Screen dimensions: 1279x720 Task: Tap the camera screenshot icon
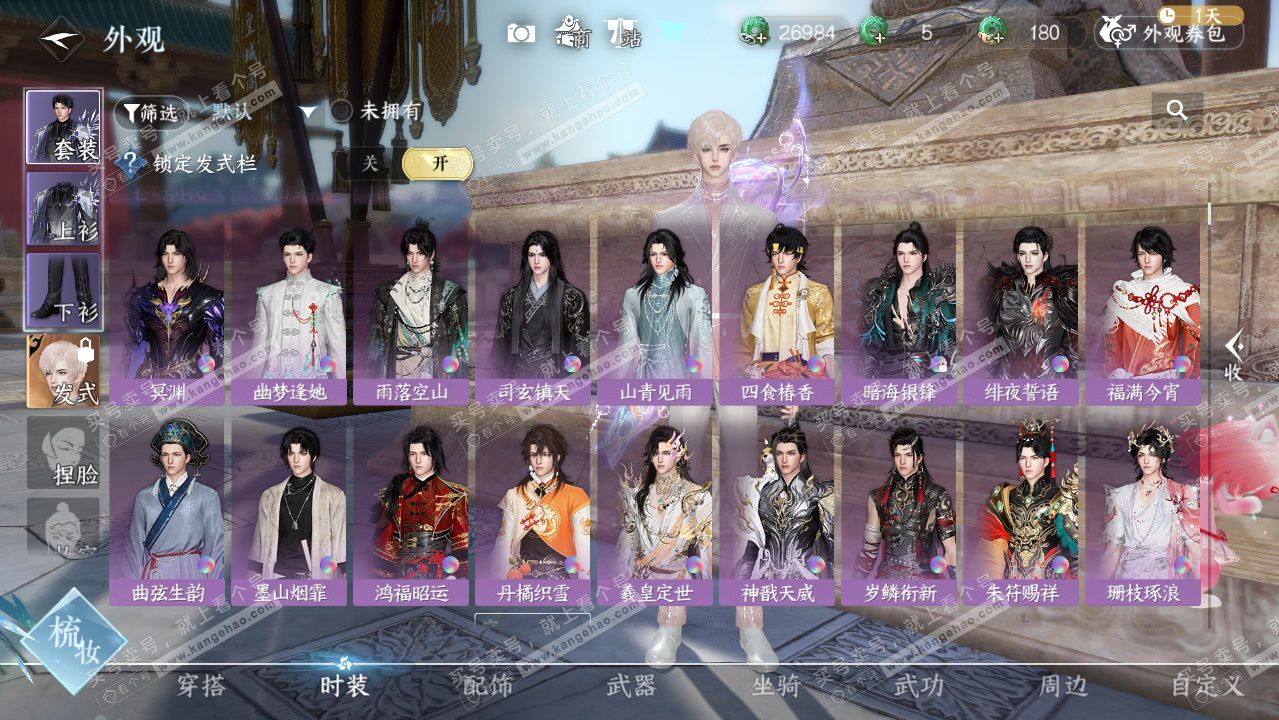(x=521, y=33)
